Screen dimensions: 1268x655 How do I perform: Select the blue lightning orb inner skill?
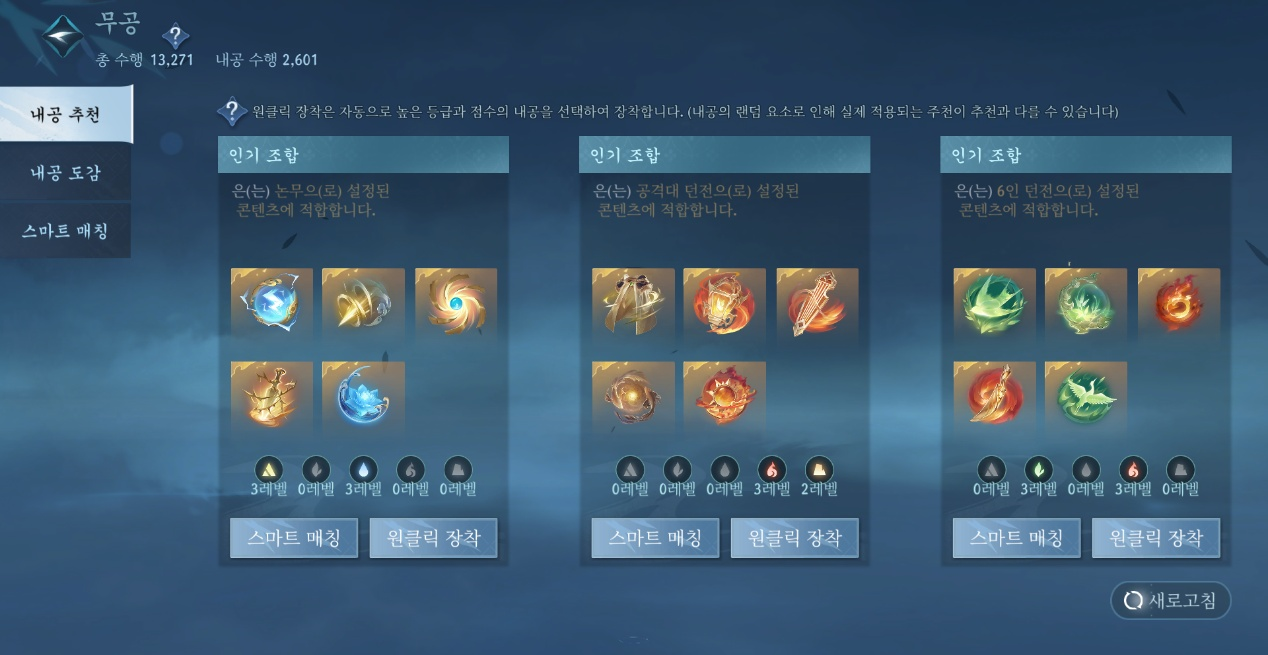point(272,302)
